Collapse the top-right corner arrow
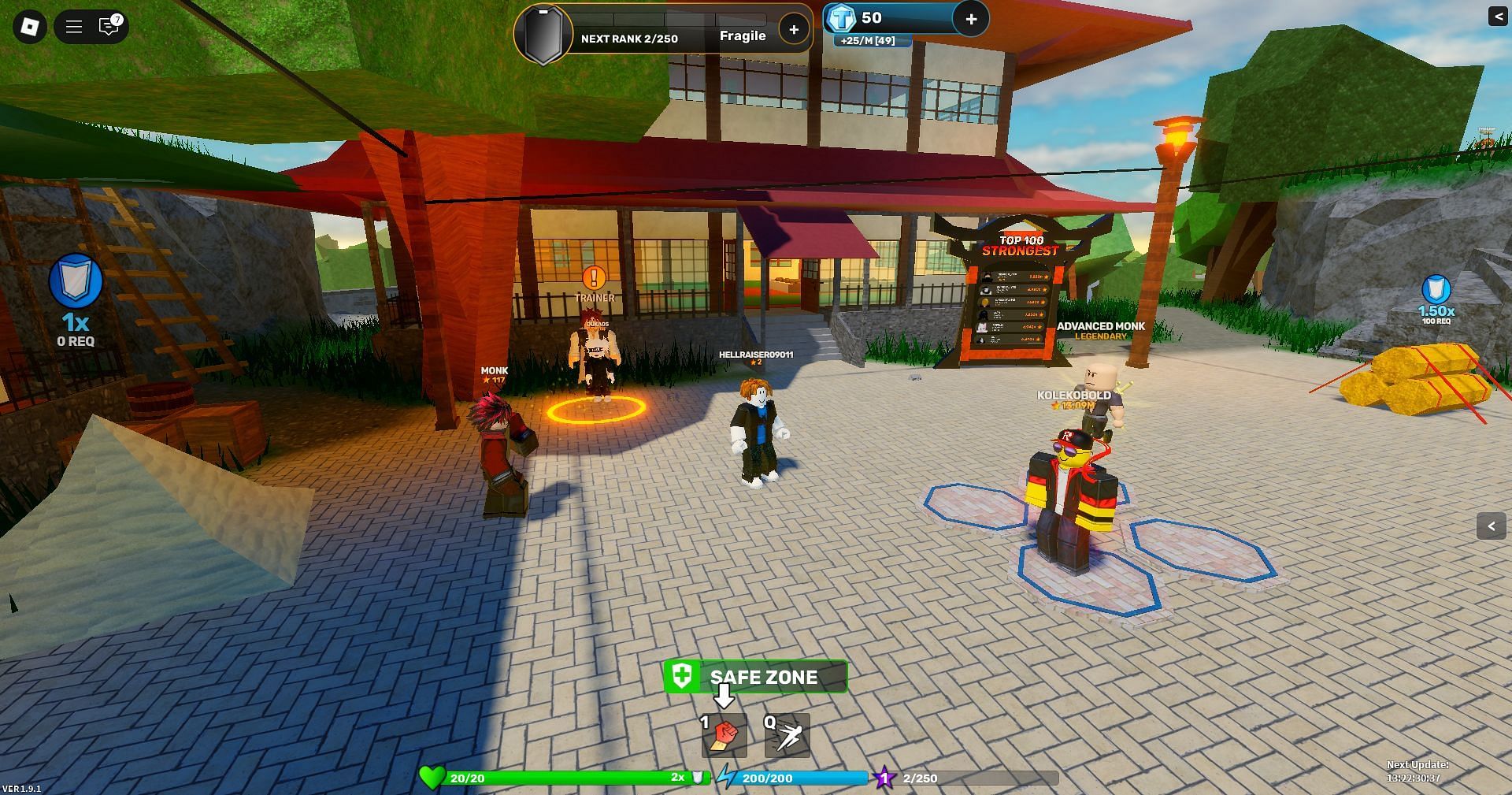This screenshot has width=1512, height=795. click(x=1497, y=16)
